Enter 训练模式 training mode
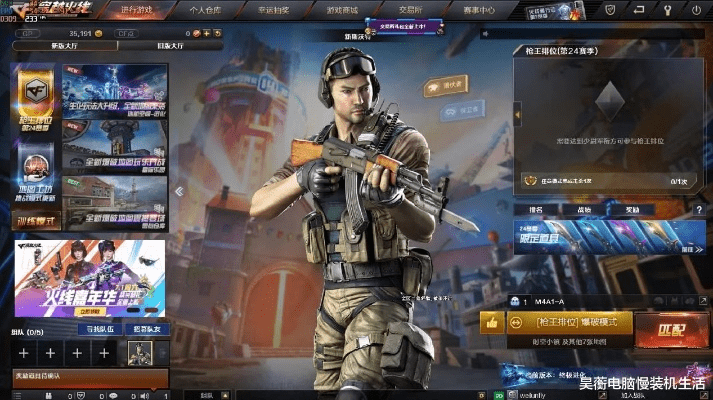Screen dimensions: 713x400 point(36,219)
